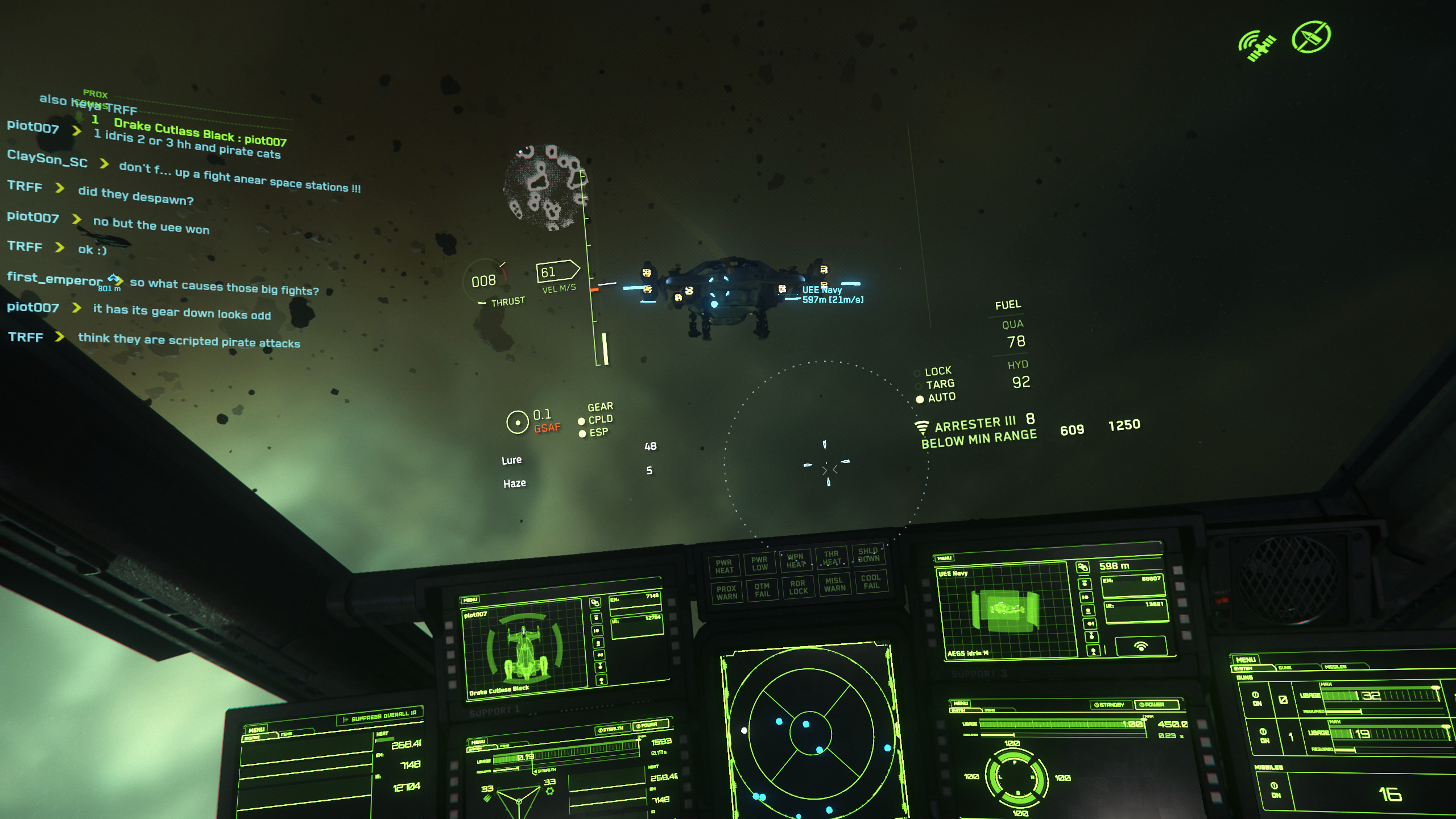The image size is (1456, 819).
Task: Select the satellite signal HUD icon
Action: coord(1258,44)
